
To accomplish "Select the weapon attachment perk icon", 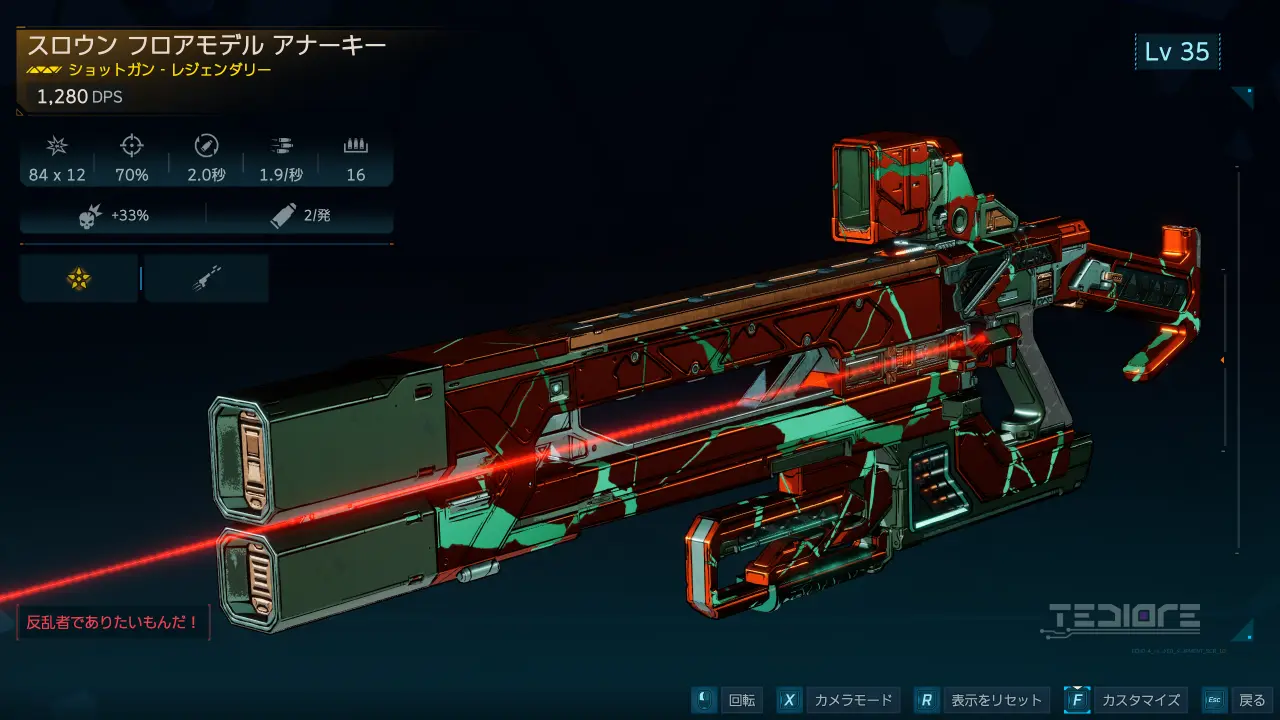I will point(206,279).
